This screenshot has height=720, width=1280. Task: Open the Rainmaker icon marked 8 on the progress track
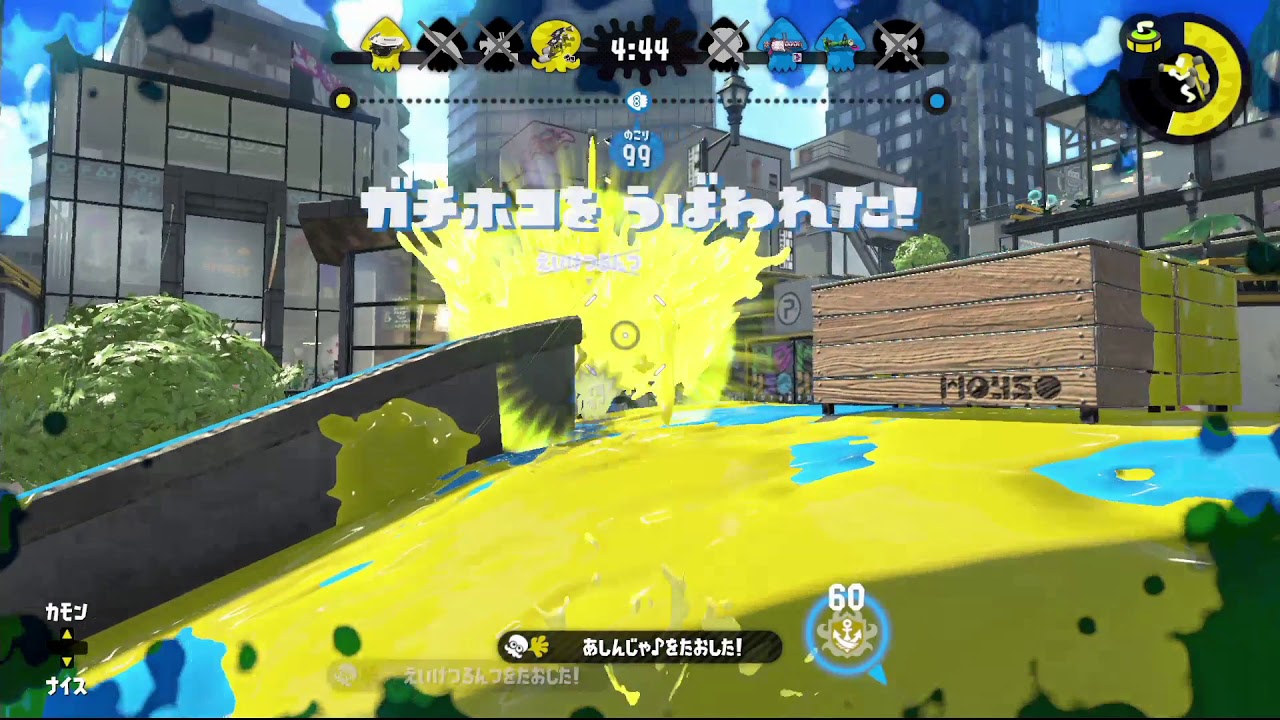(638, 100)
